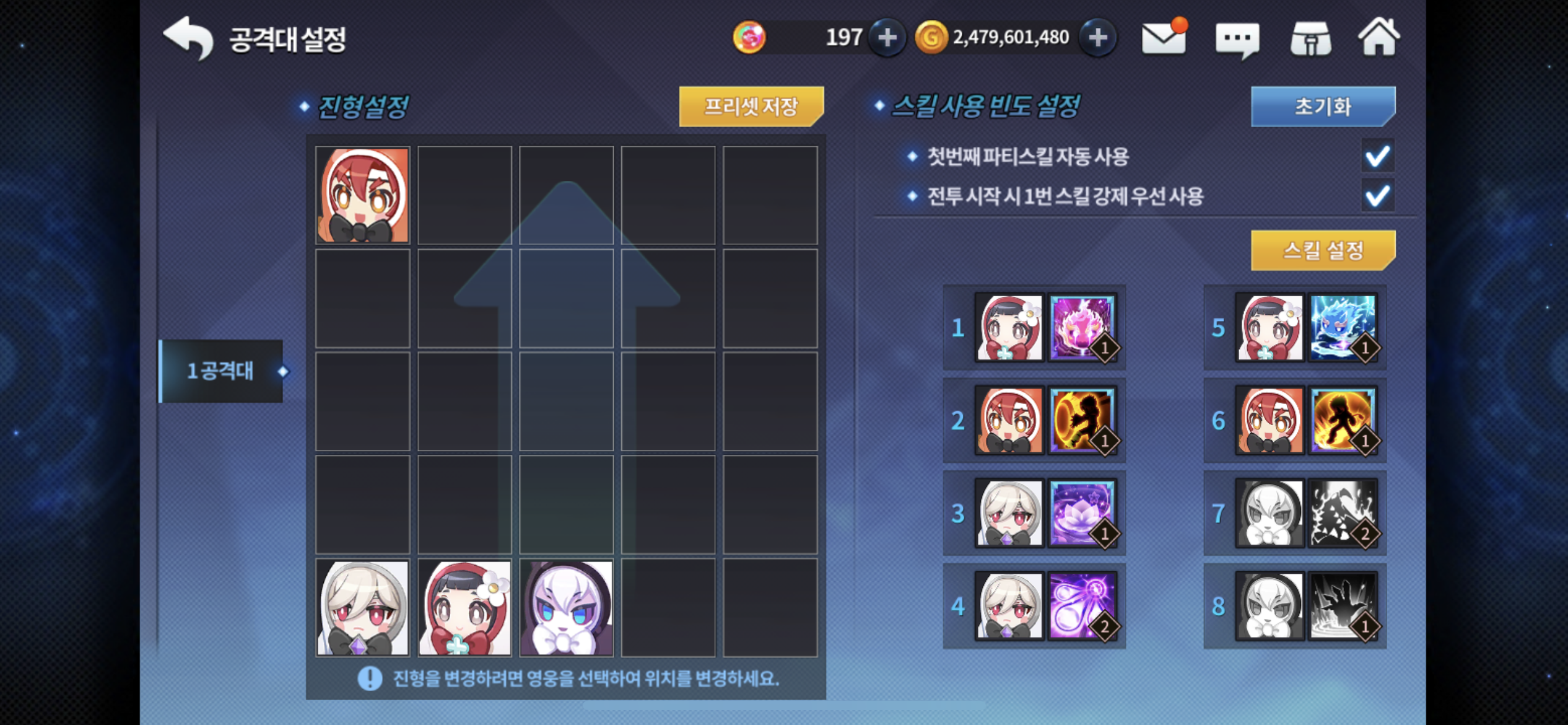
Task: Select skill slot 2's red-haired hero portrait
Action: coord(1009,420)
